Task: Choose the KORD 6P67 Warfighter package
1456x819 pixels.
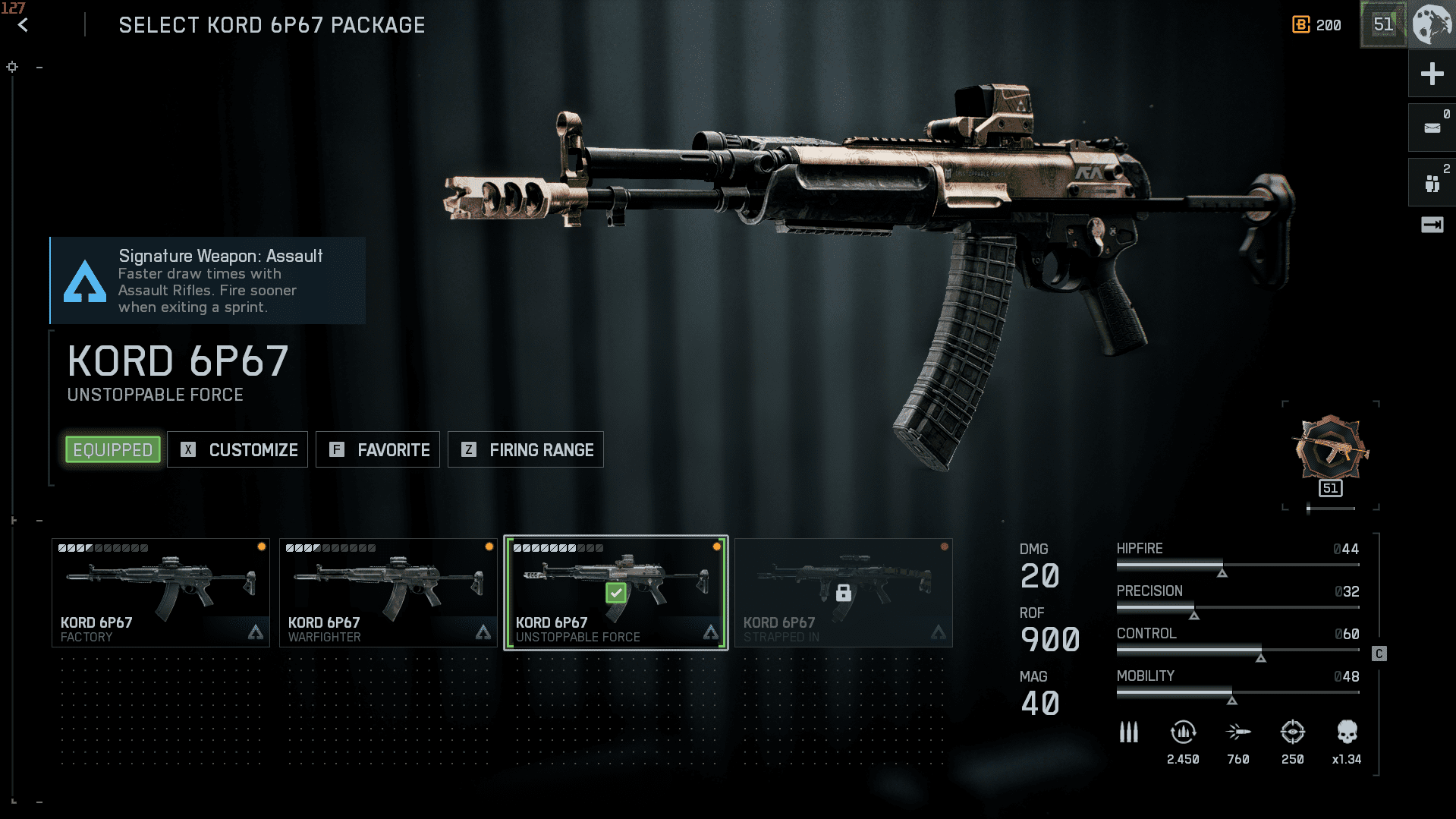Action: click(388, 593)
